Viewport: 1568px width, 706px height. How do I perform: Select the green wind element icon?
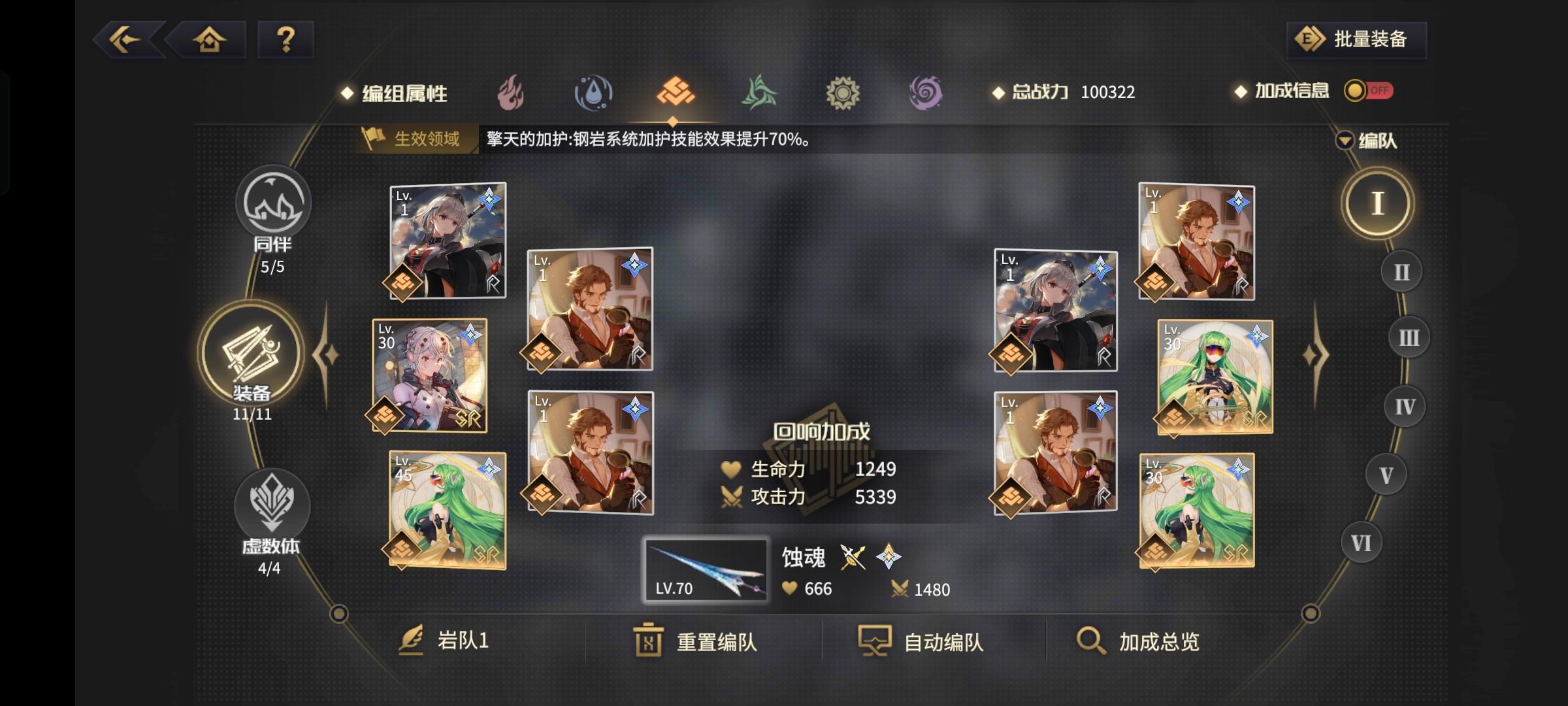point(760,93)
